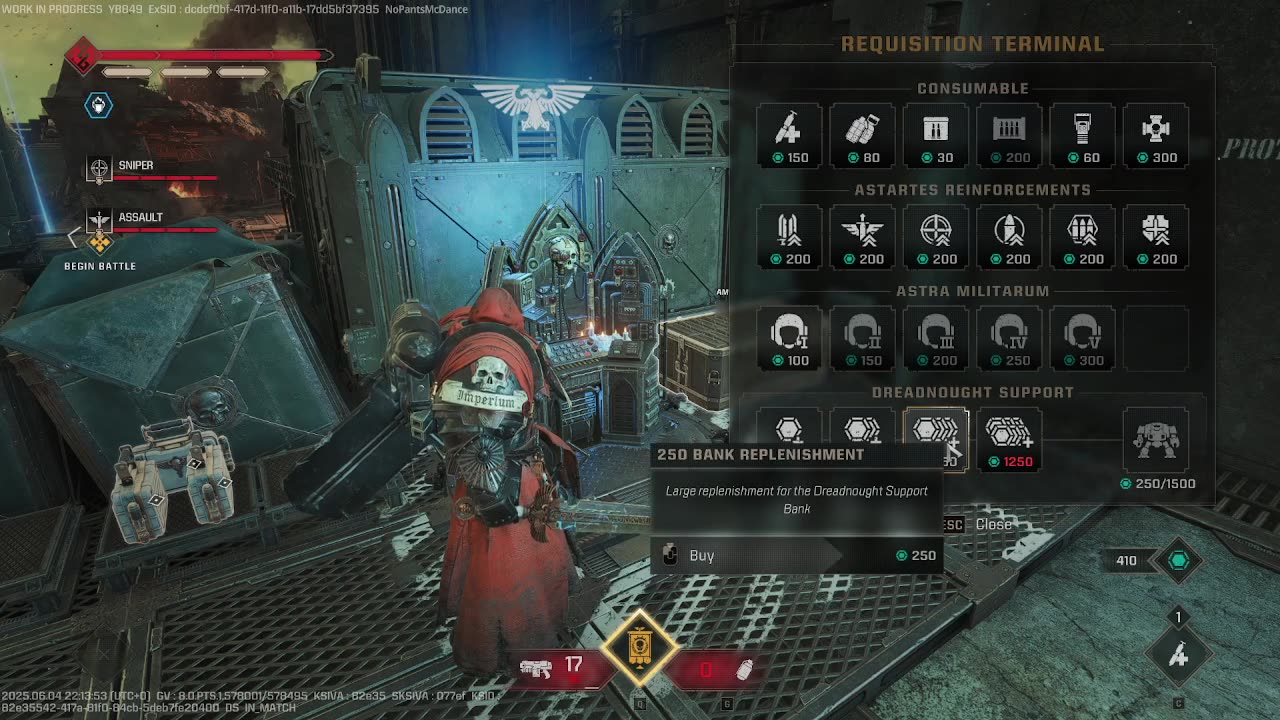Choose the winged sword Astartes reinforcement
The height and width of the screenshot is (720, 1280).
(862, 237)
